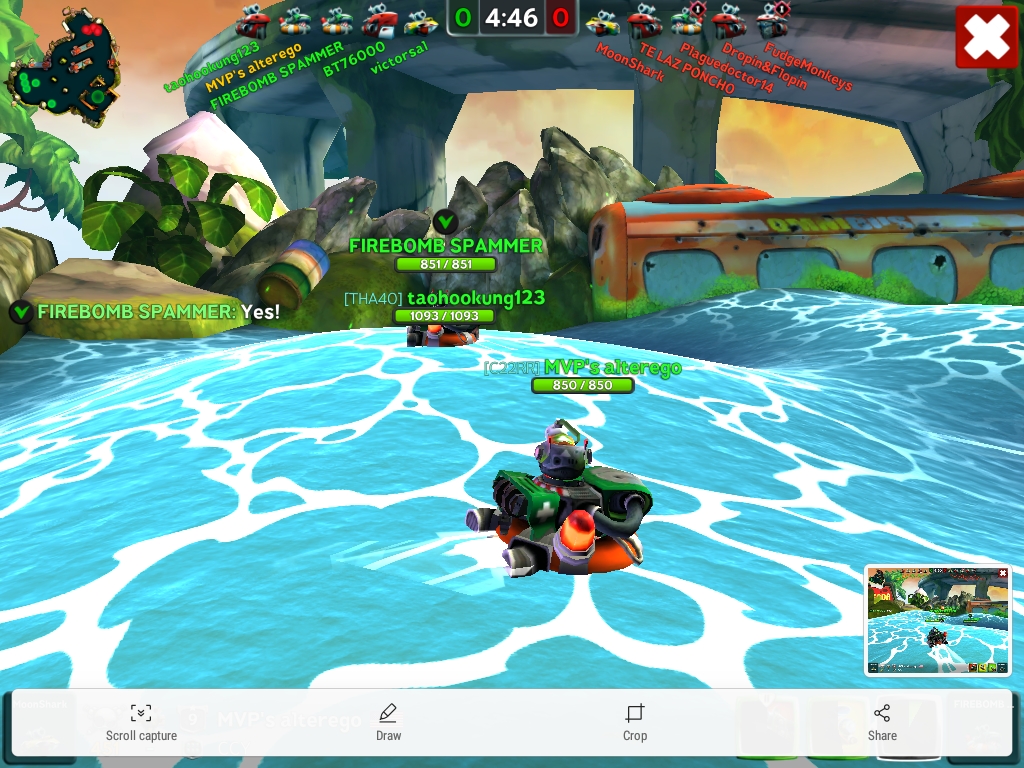
Task: Open the screenshot preview thumbnail
Action: point(938,620)
